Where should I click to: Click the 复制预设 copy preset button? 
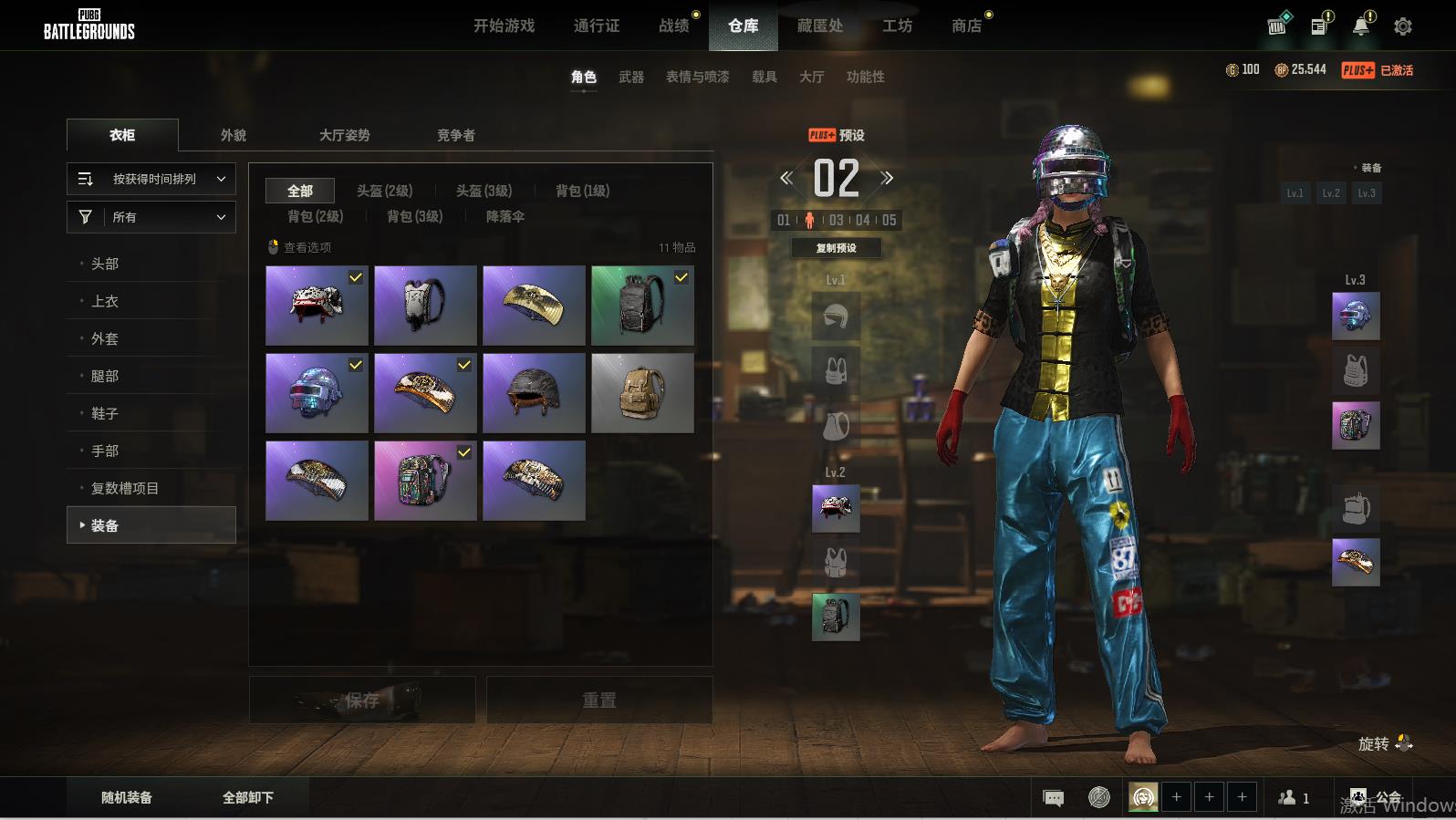tap(836, 248)
